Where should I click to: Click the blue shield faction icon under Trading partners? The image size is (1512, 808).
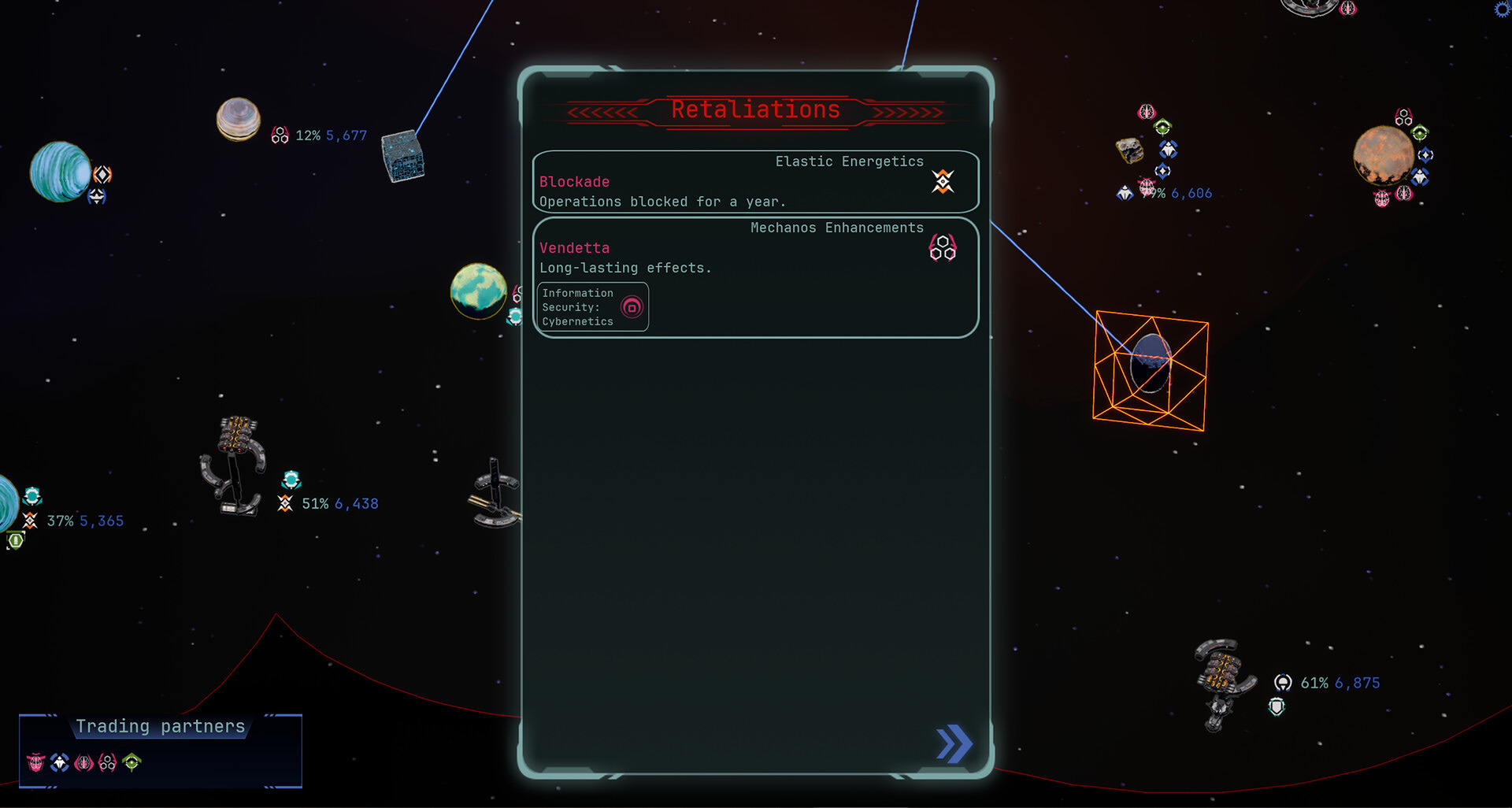click(58, 762)
